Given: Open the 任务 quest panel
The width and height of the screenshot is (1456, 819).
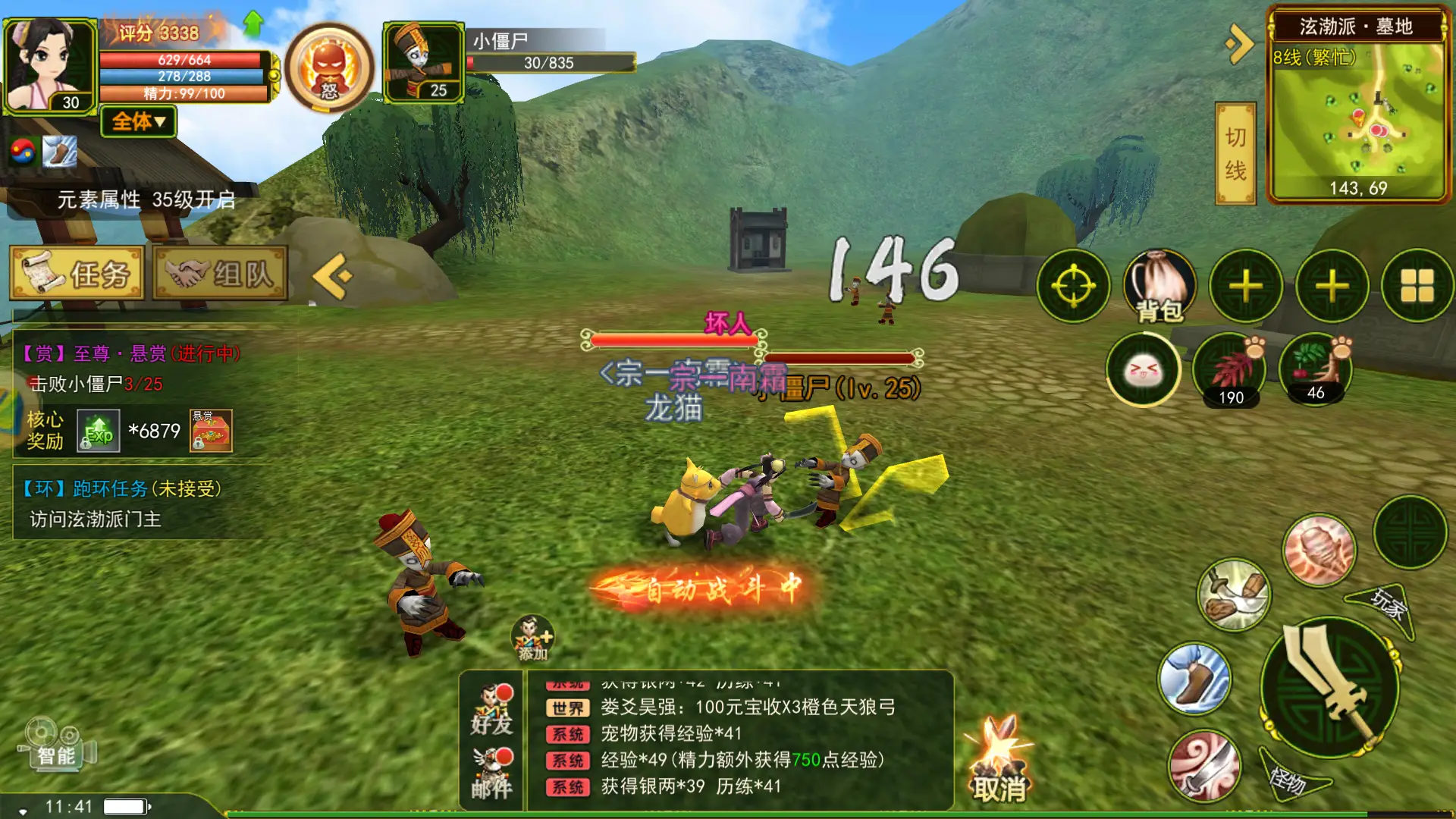Looking at the screenshot, I should (x=77, y=274).
